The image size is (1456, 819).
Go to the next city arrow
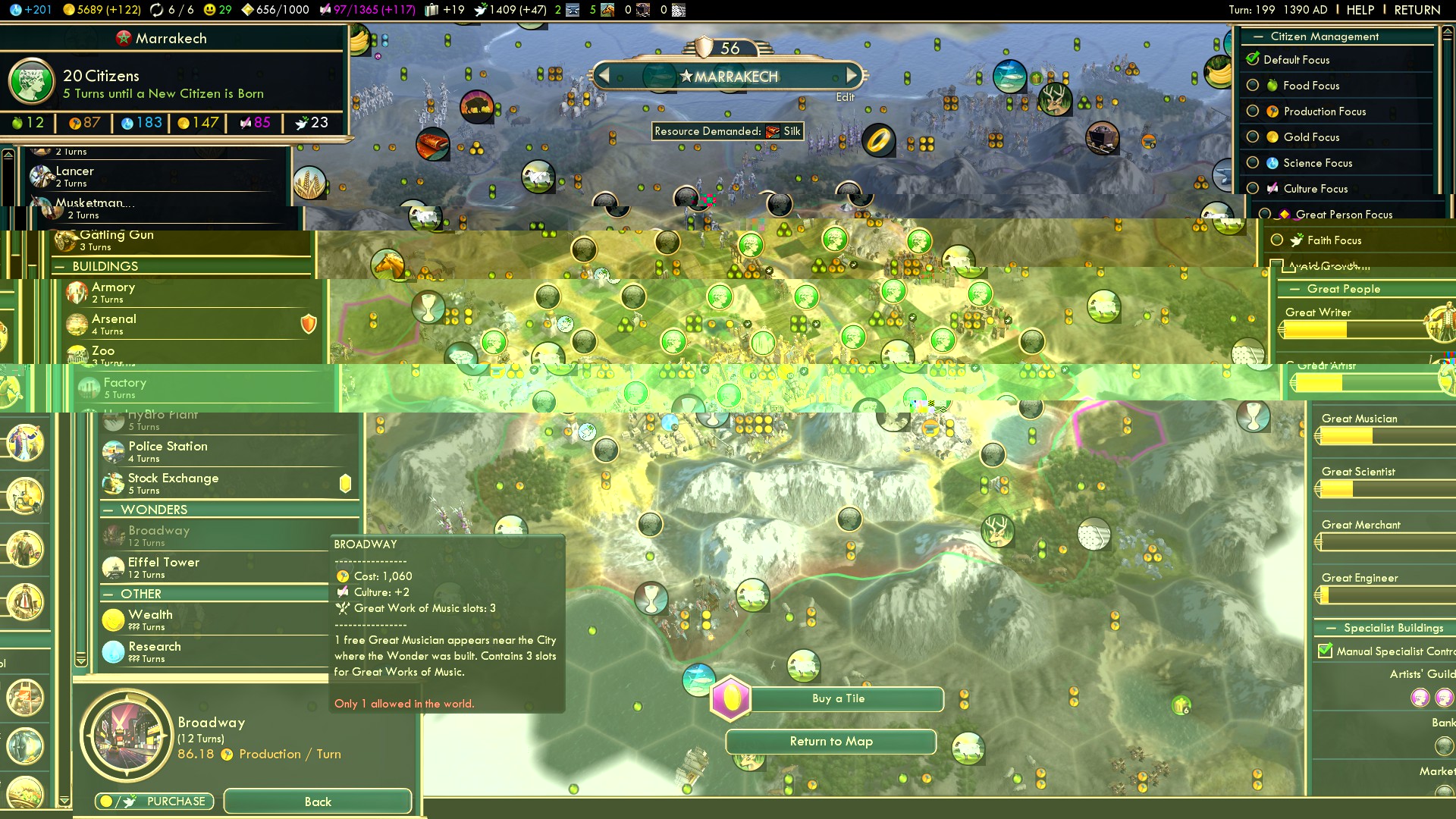click(852, 75)
